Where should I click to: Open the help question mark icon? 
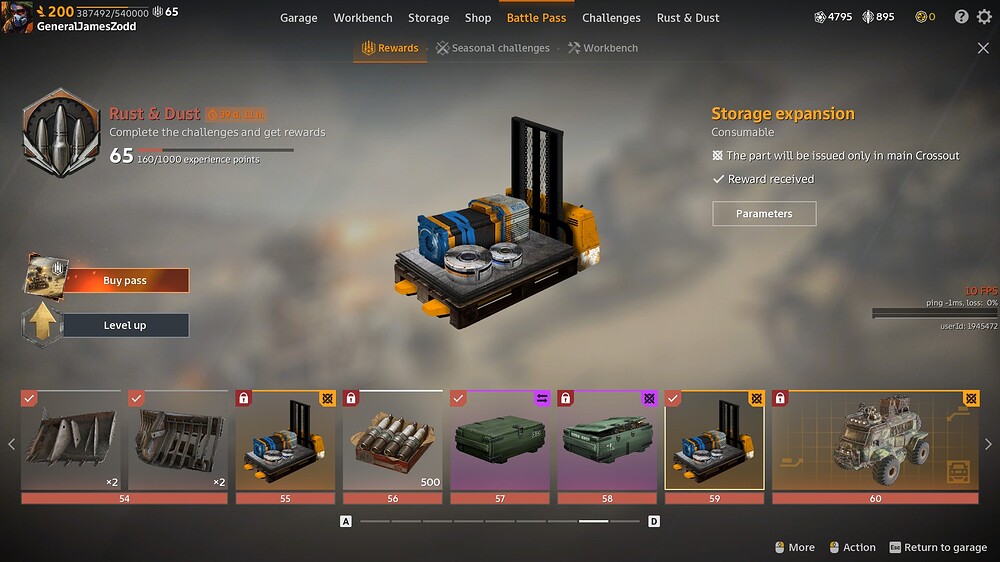coord(961,17)
